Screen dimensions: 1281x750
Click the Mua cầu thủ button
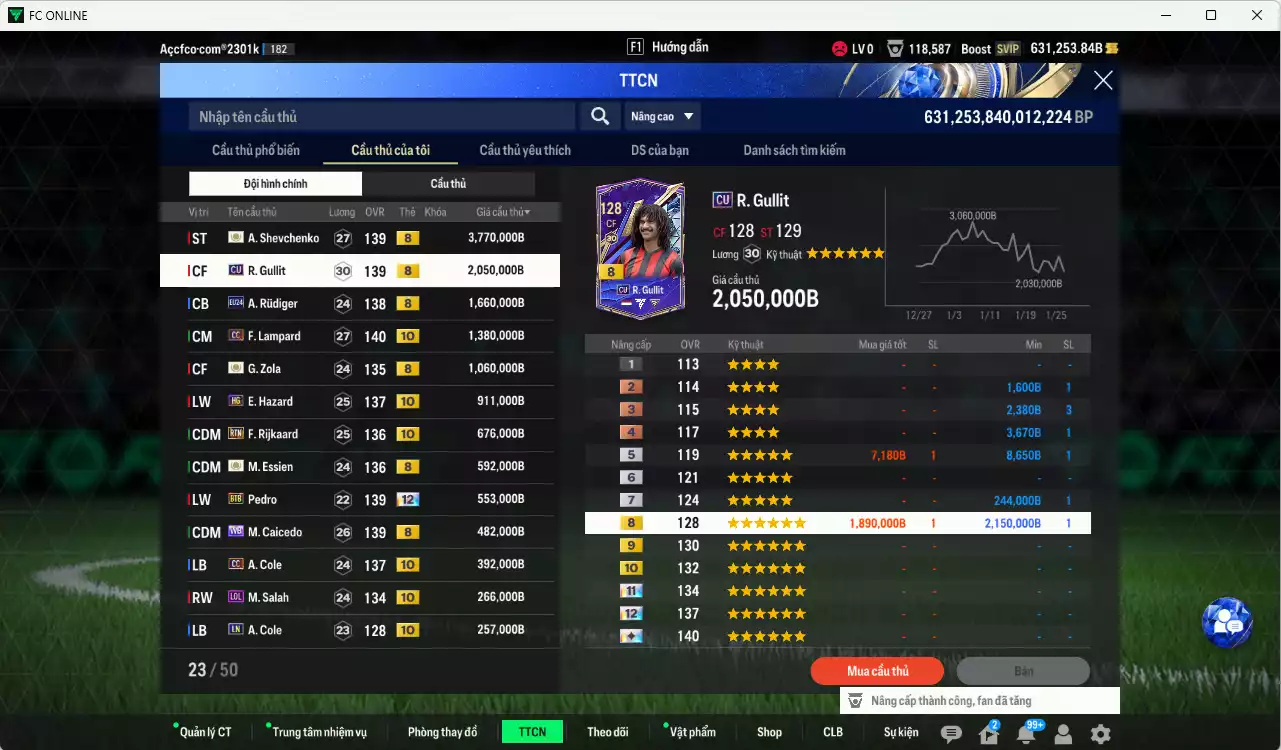click(877, 671)
